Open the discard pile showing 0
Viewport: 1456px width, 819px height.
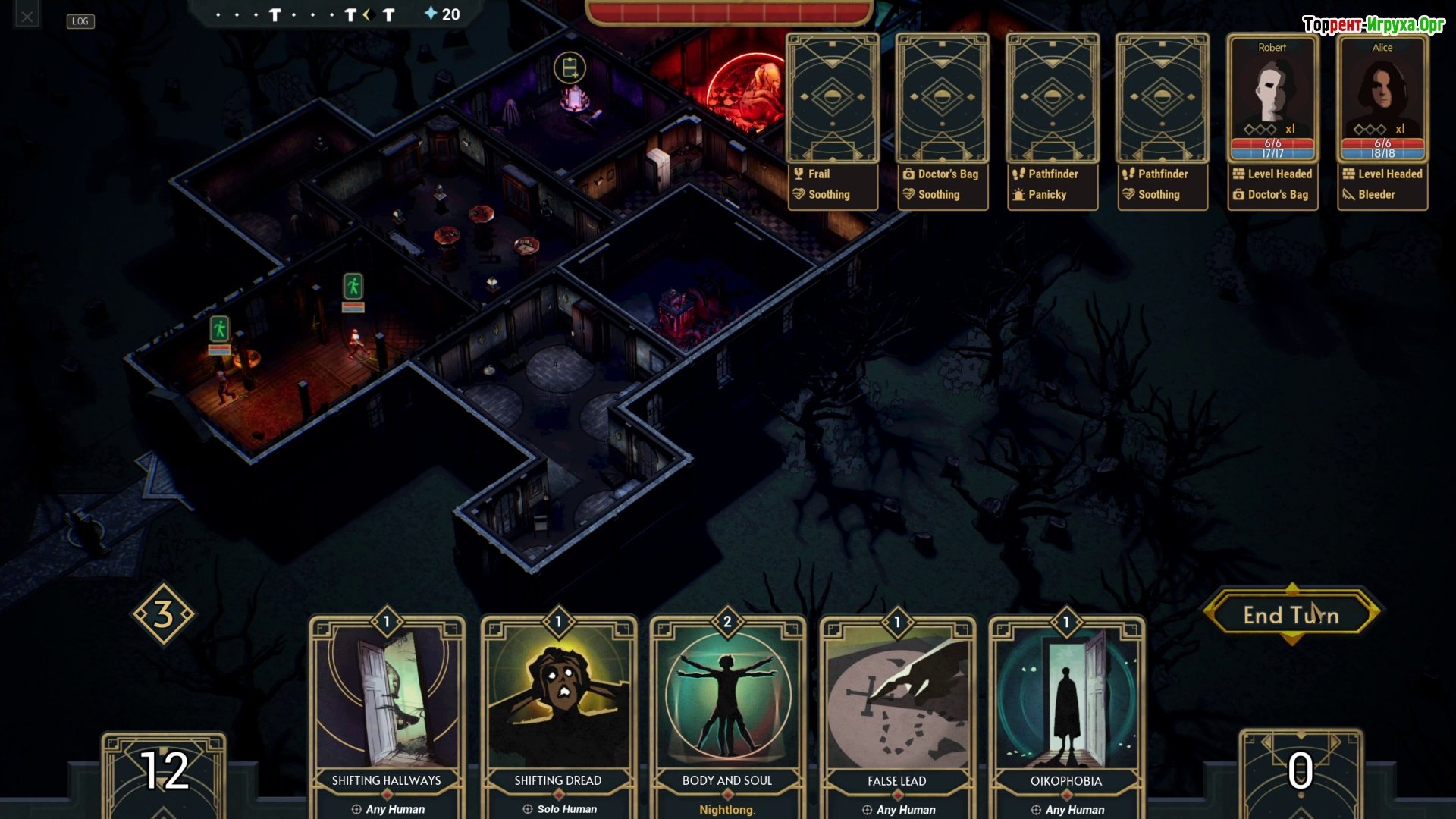coord(1301,772)
